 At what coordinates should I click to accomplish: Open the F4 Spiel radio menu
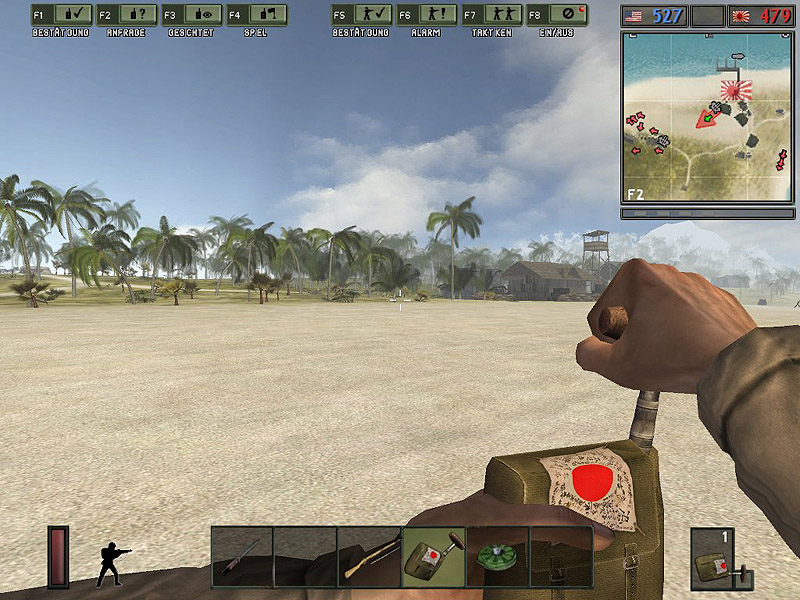[257, 15]
